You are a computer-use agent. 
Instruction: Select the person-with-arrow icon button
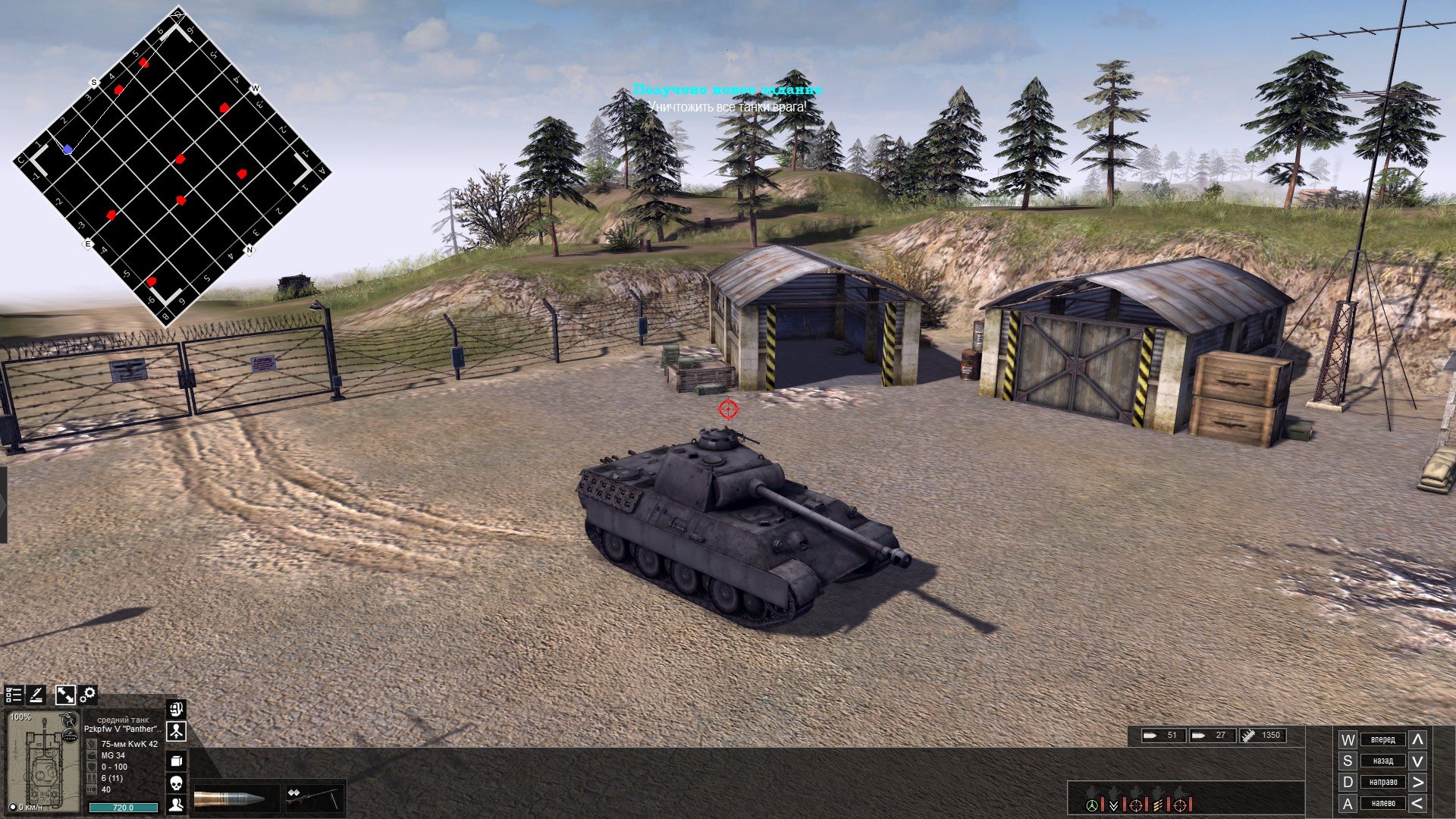pos(176,732)
